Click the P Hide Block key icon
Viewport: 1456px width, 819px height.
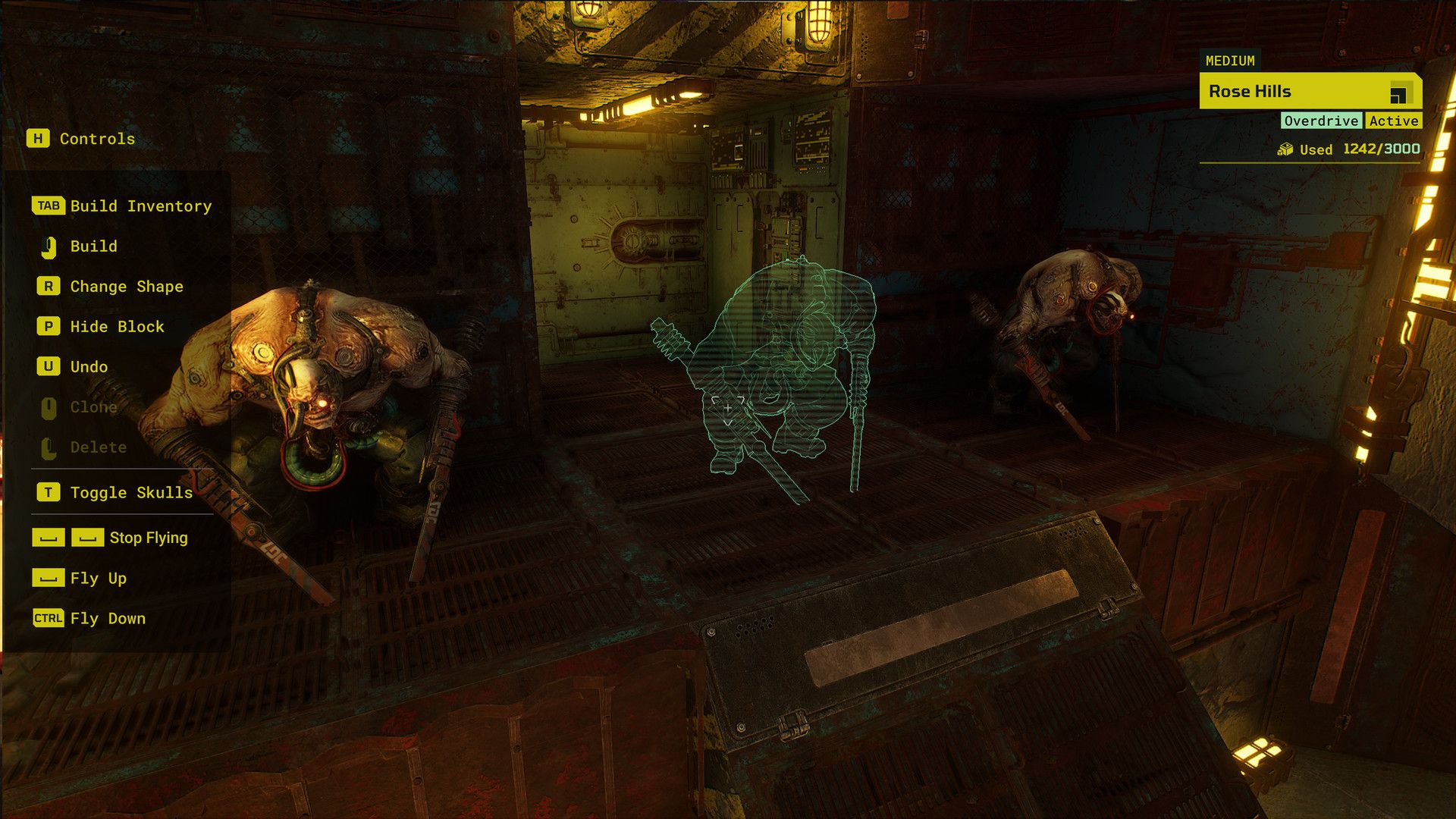[x=48, y=327]
